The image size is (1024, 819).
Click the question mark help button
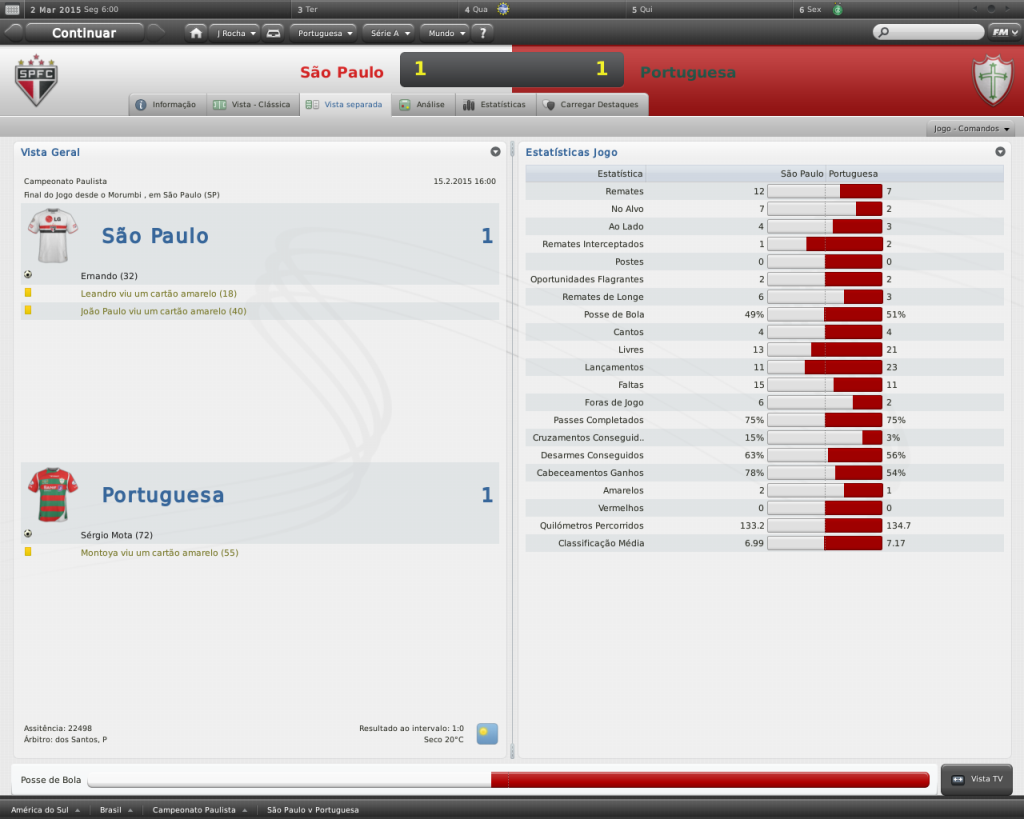pos(484,33)
